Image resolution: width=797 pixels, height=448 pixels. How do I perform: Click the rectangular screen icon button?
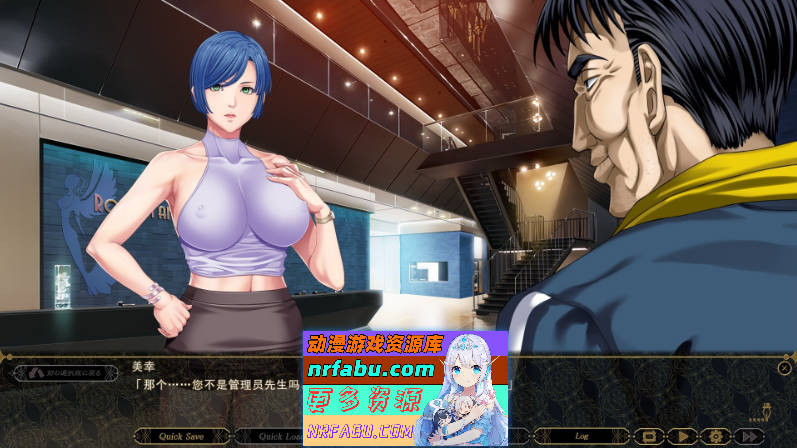click(x=648, y=436)
